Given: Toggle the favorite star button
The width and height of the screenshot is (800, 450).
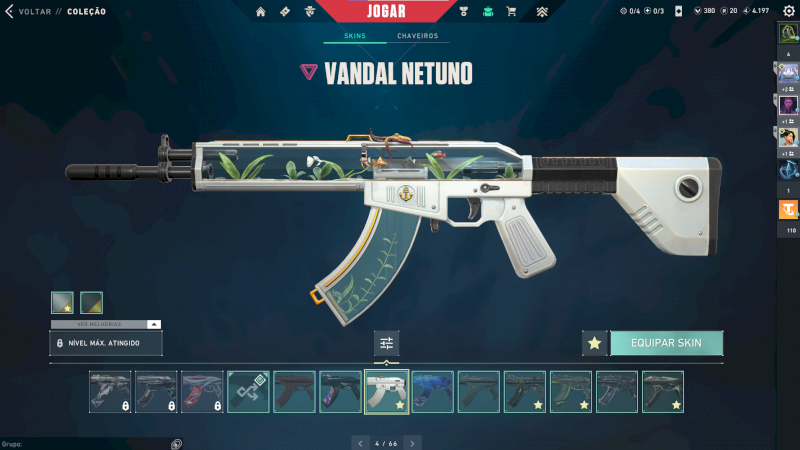Looking at the screenshot, I should click(595, 343).
